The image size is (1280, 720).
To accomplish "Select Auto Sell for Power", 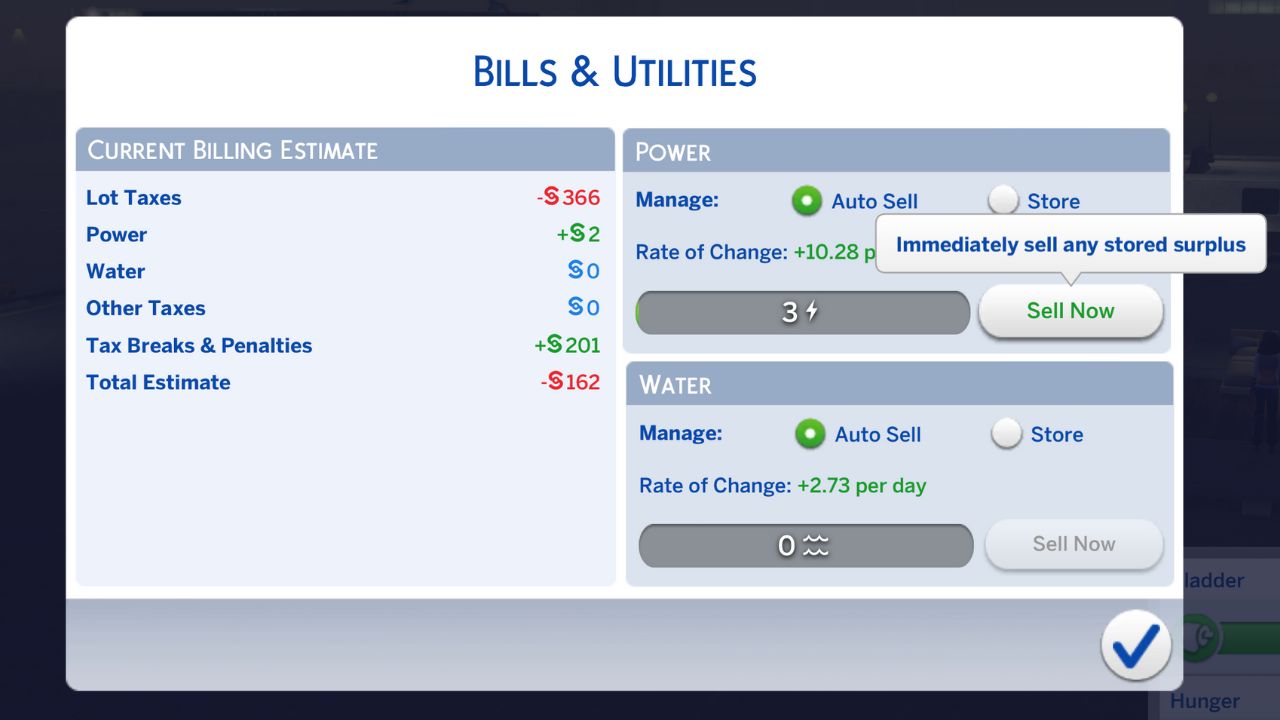I will click(x=807, y=200).
